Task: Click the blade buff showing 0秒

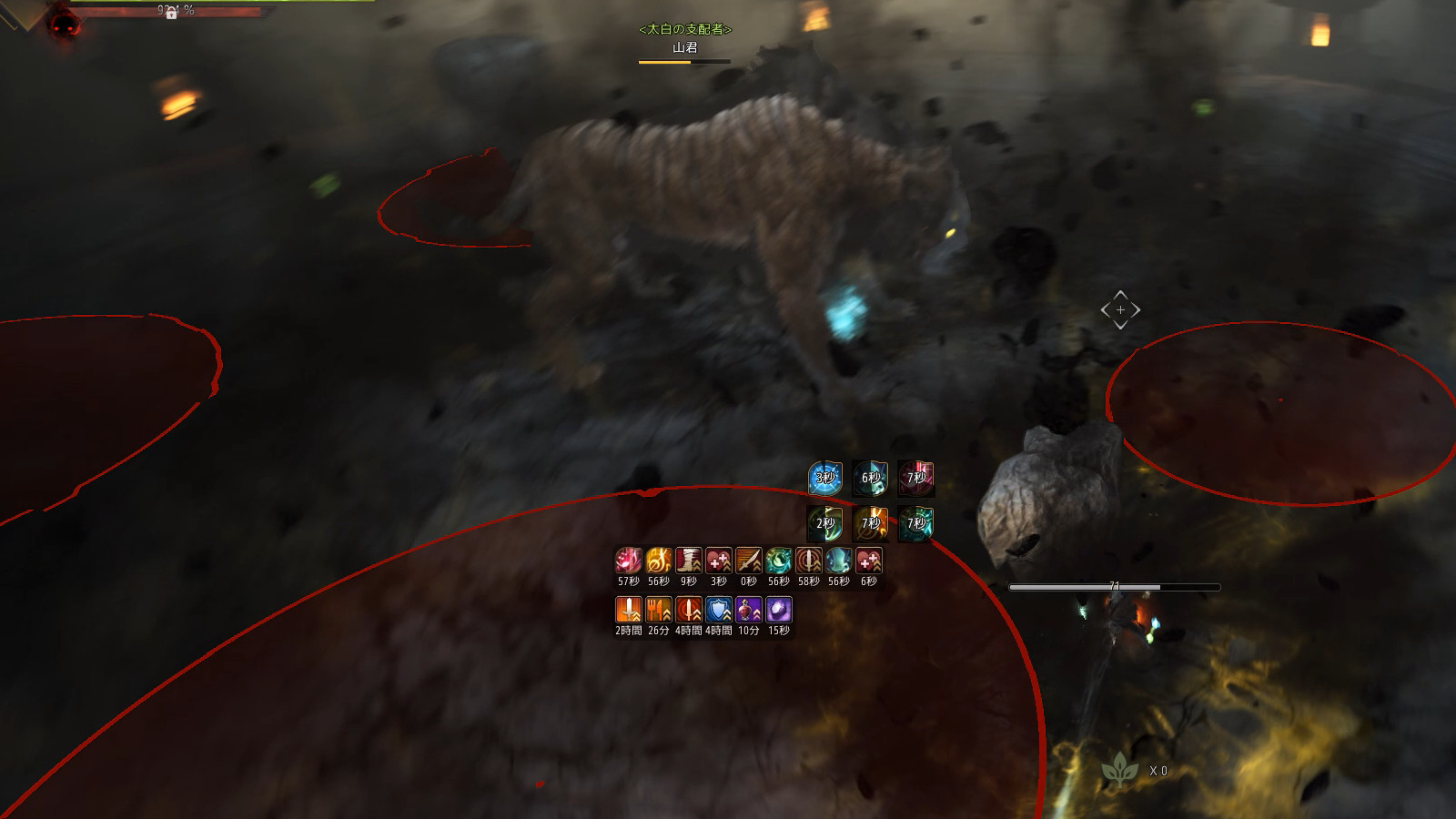Action: pyautogui.click(x=748, y=561)
